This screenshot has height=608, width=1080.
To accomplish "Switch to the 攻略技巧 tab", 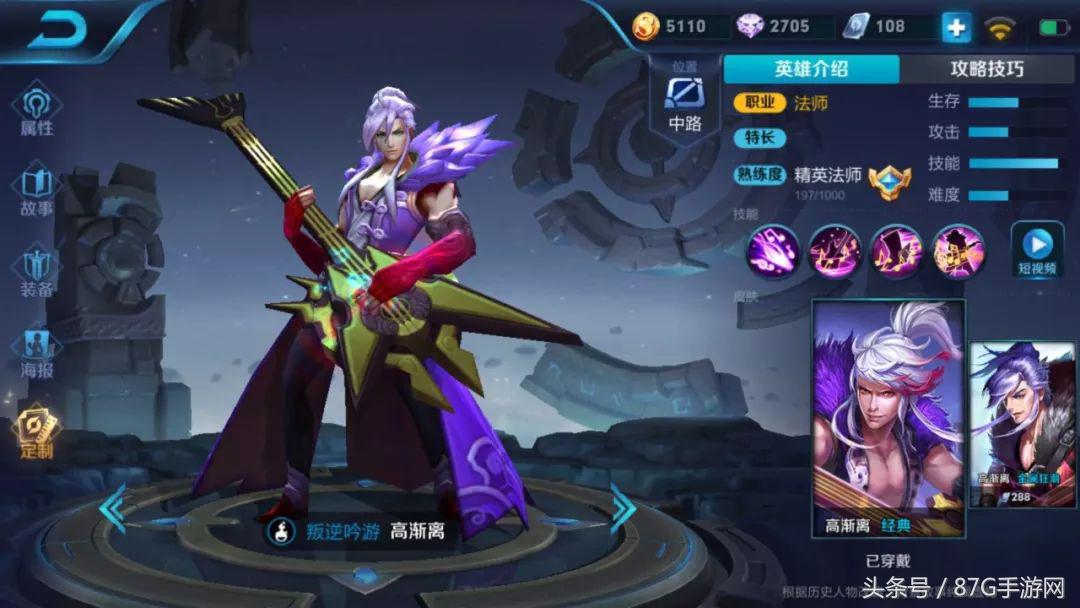I will pos(986,69).
